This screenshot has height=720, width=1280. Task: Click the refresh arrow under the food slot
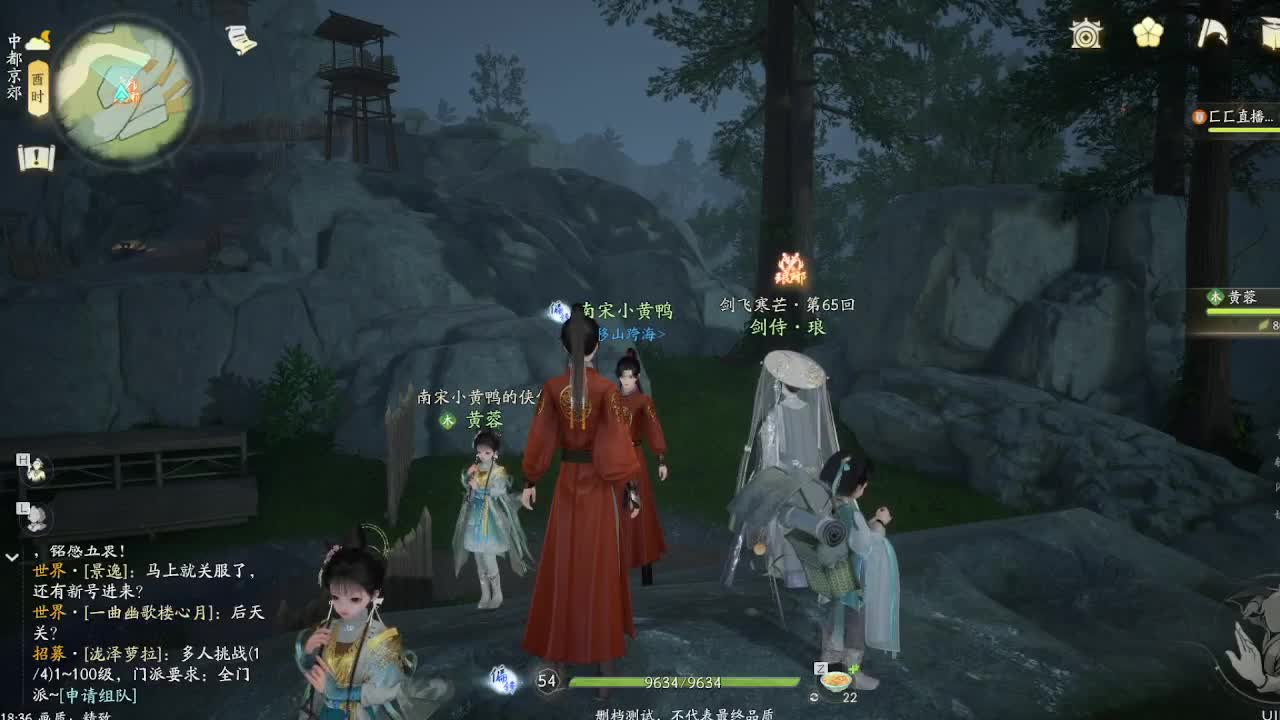click(x=814, y=697)
